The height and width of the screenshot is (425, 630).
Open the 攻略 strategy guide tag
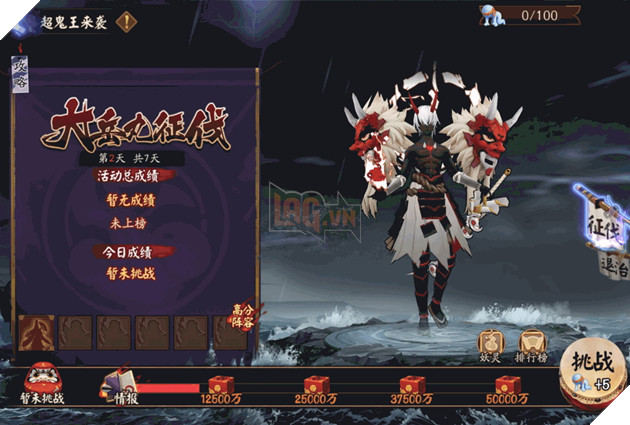[x=20, y=73]
